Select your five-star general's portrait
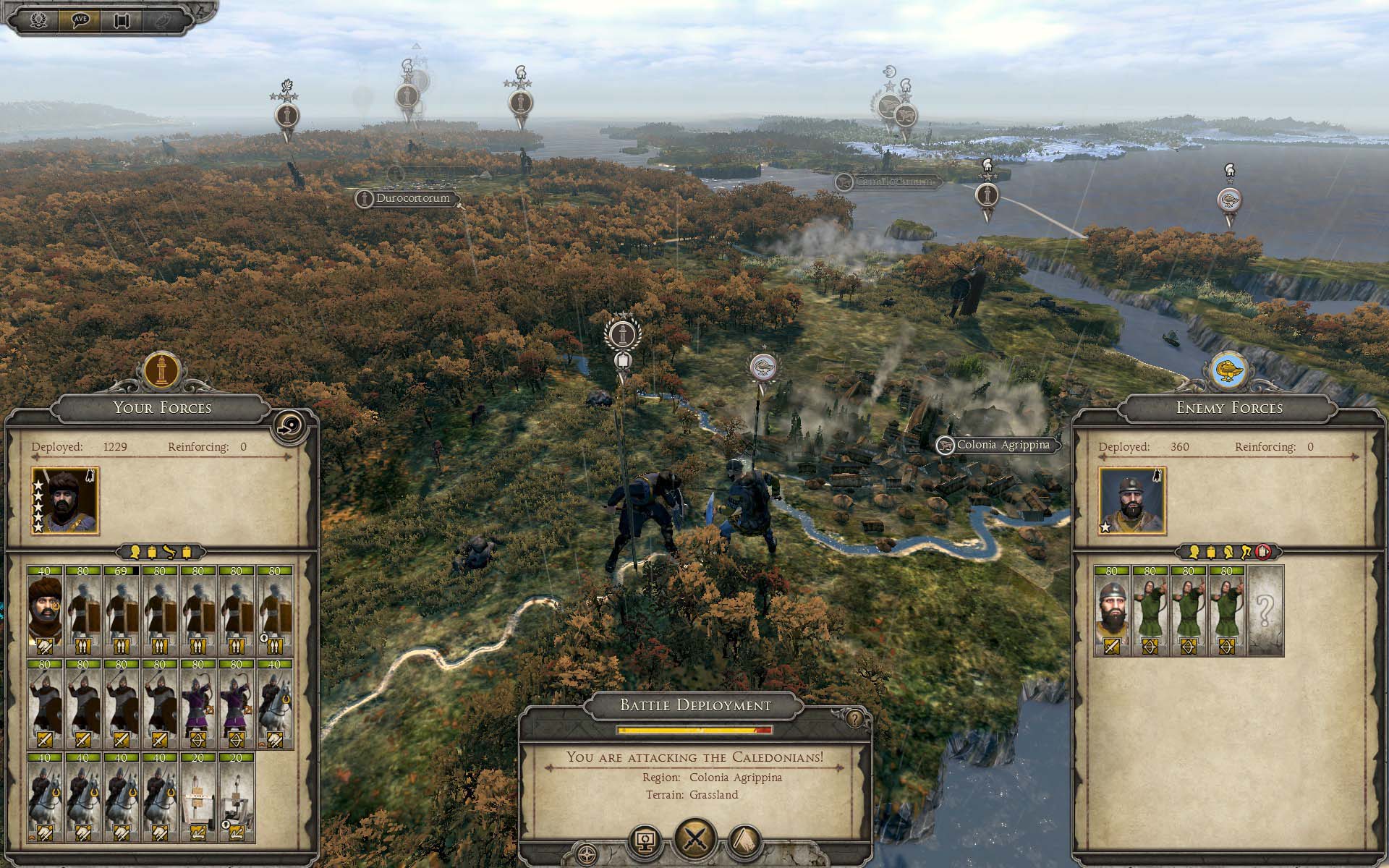 [x=65, y=501]
